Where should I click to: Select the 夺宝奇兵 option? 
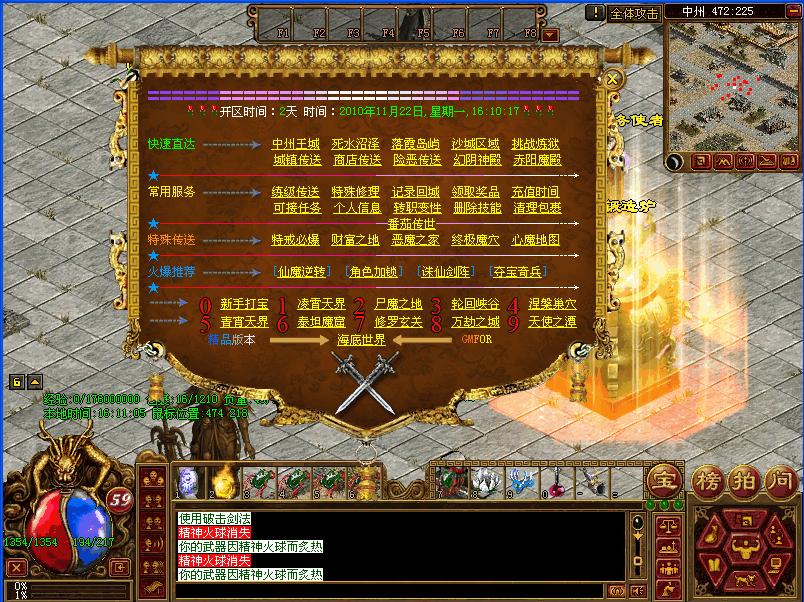[518, 272]
